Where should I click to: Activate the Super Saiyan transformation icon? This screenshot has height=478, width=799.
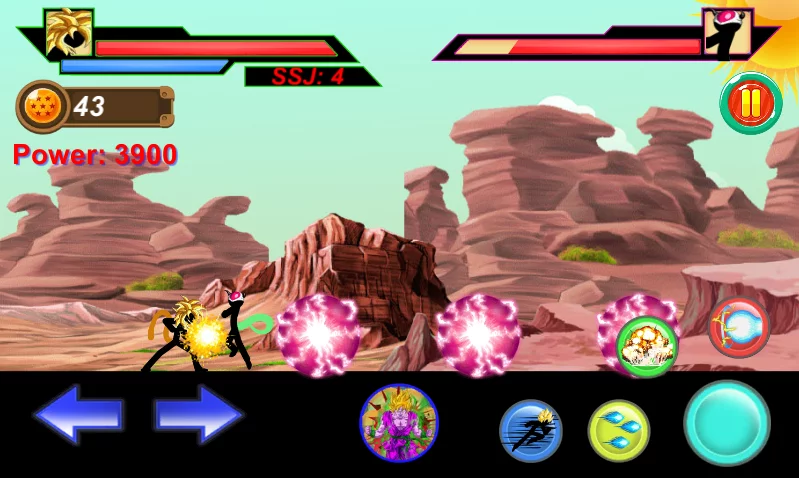point(399,424)
